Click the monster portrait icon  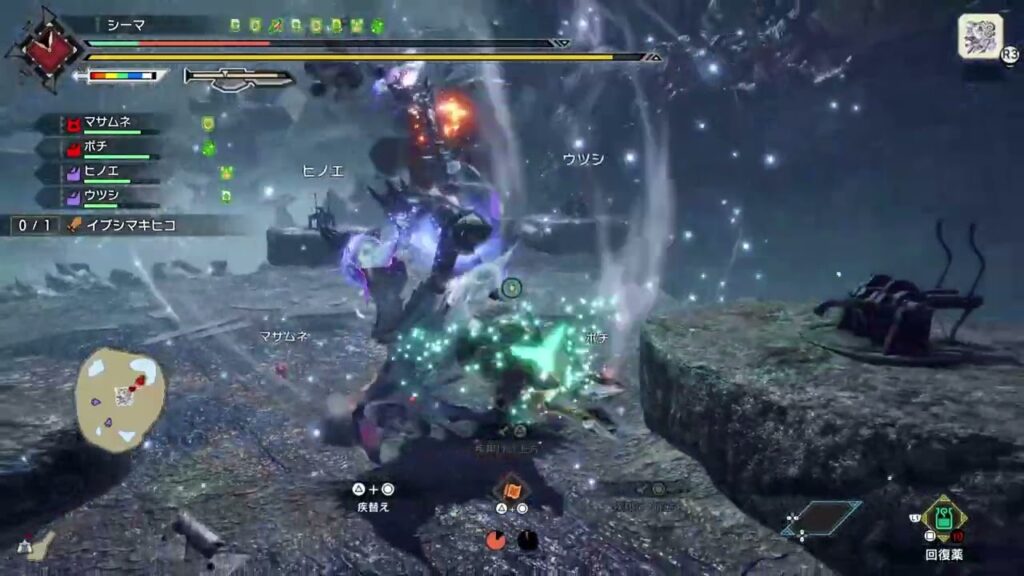pos(980,37)
